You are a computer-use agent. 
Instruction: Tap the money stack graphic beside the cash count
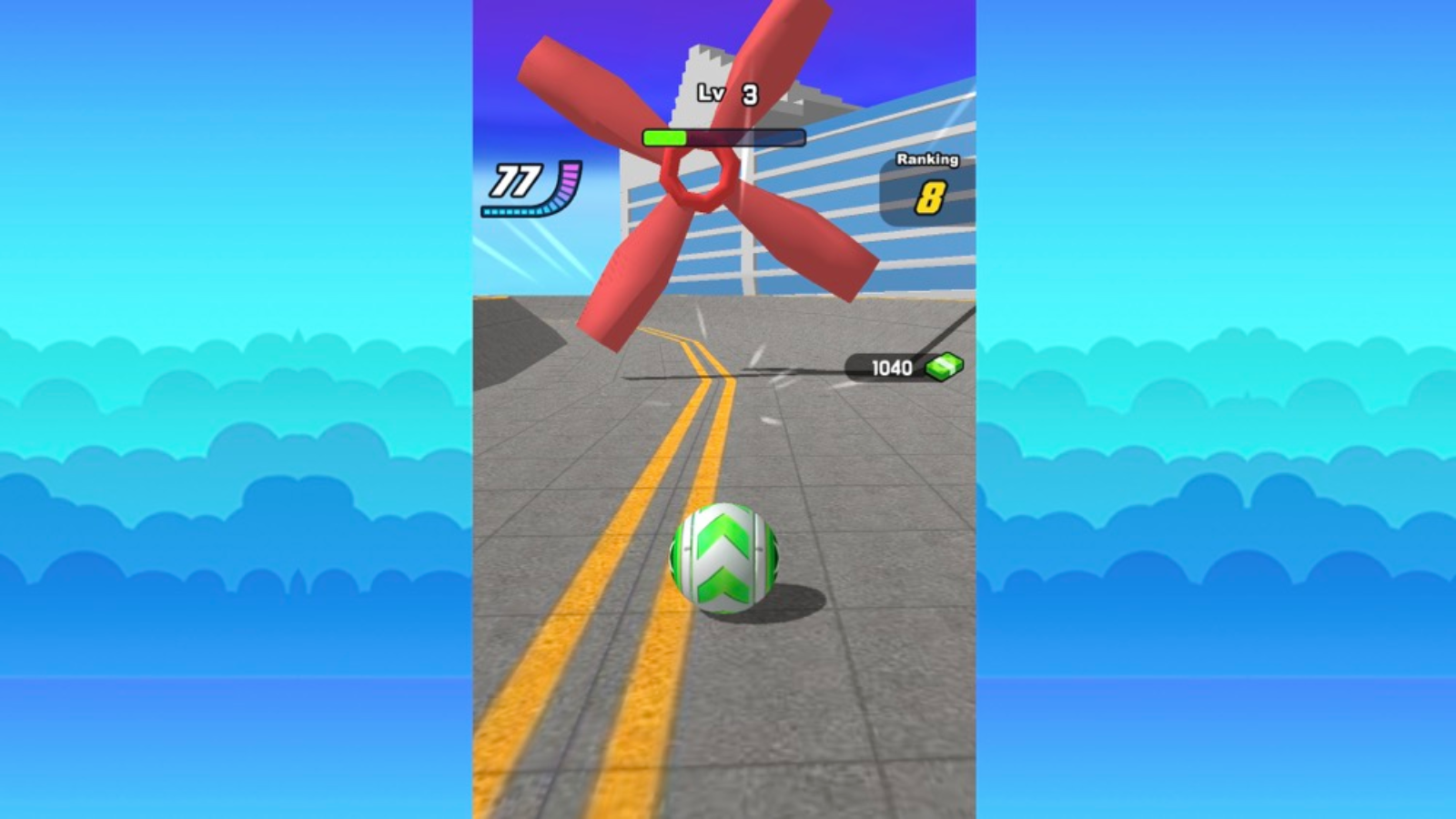click(943, 368)
